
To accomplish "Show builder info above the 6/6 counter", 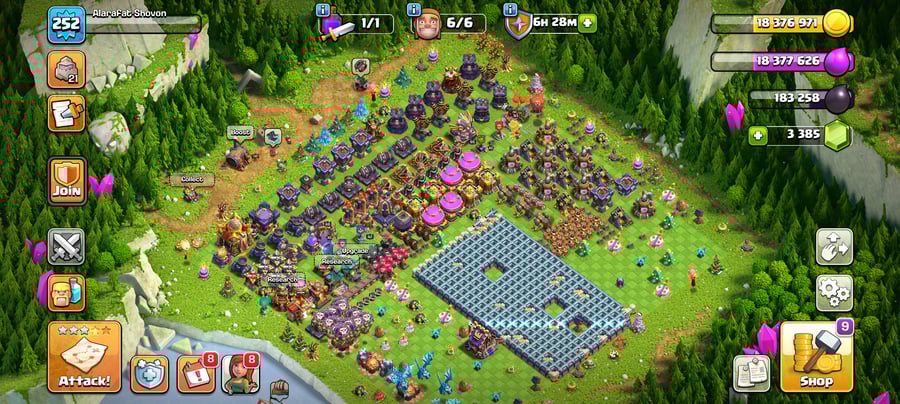I will tap(414, 10).
